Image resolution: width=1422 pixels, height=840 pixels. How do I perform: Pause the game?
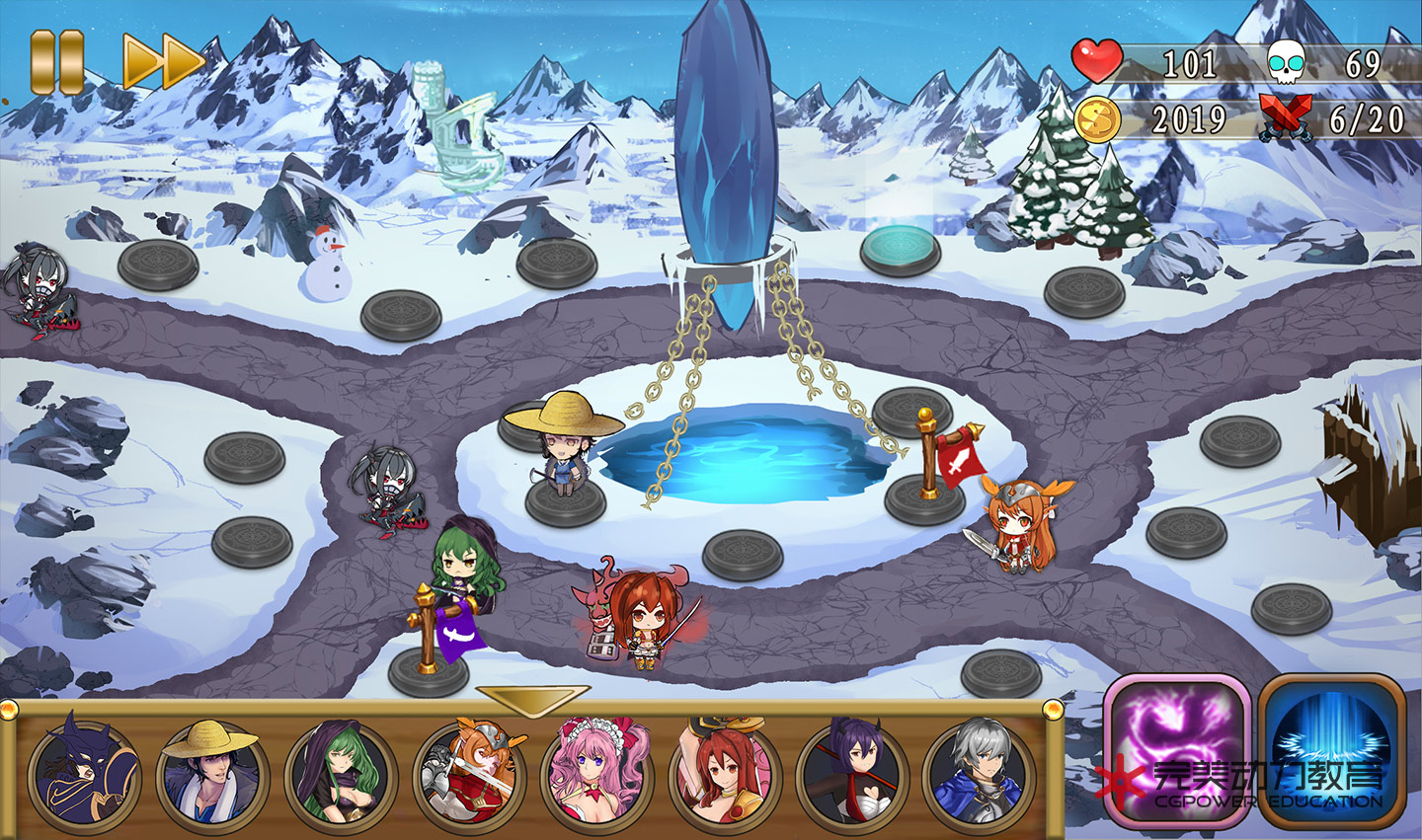(56, 61)
